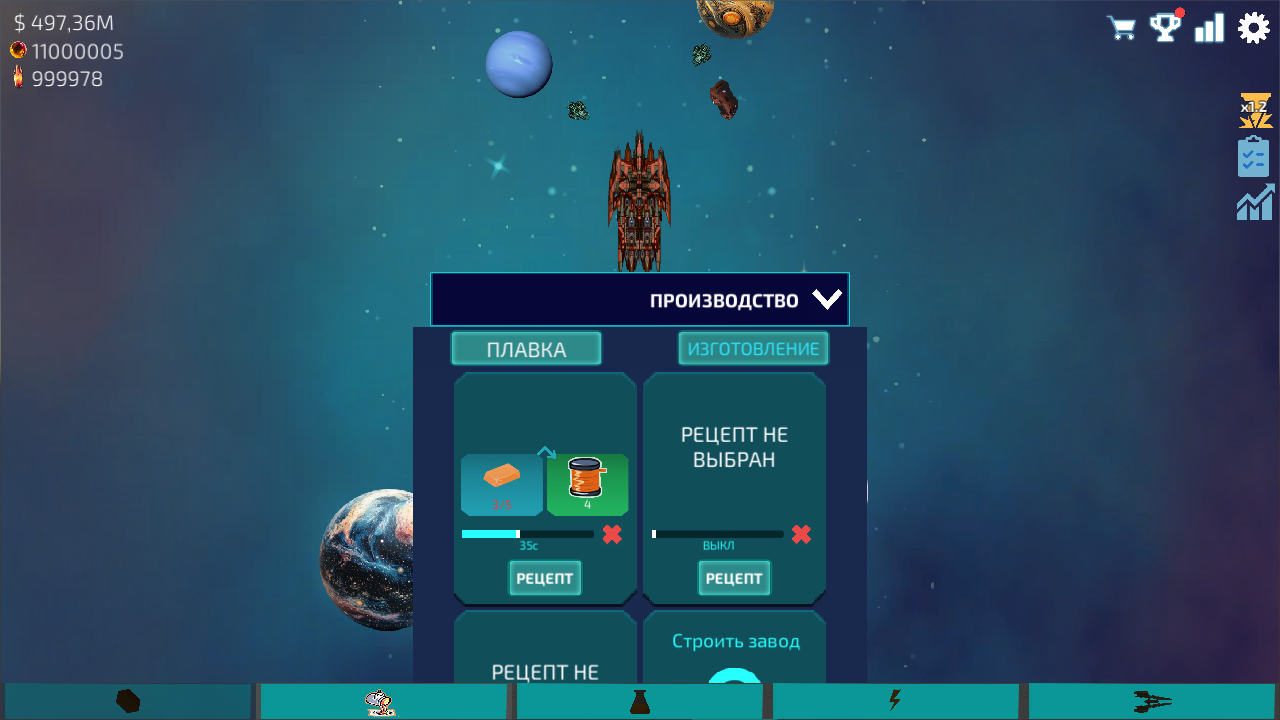Open the market growth graph icon
The width and height of the screenshot is (1280, 720).
pos(1253,202)
